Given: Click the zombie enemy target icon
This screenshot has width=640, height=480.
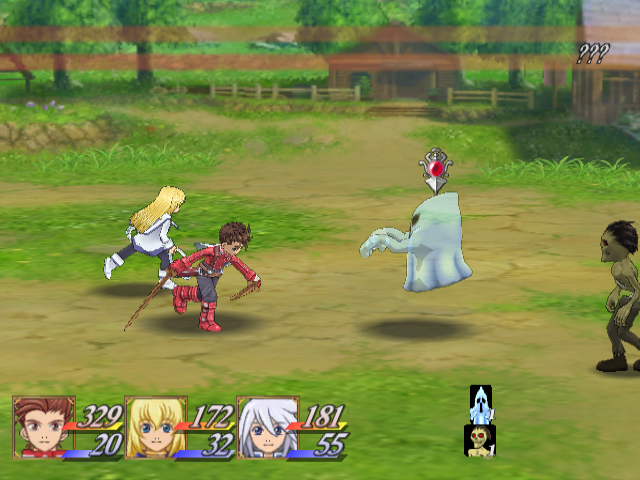Looking at the screenshot, I should pyautogui.click(x=480, y=440).
